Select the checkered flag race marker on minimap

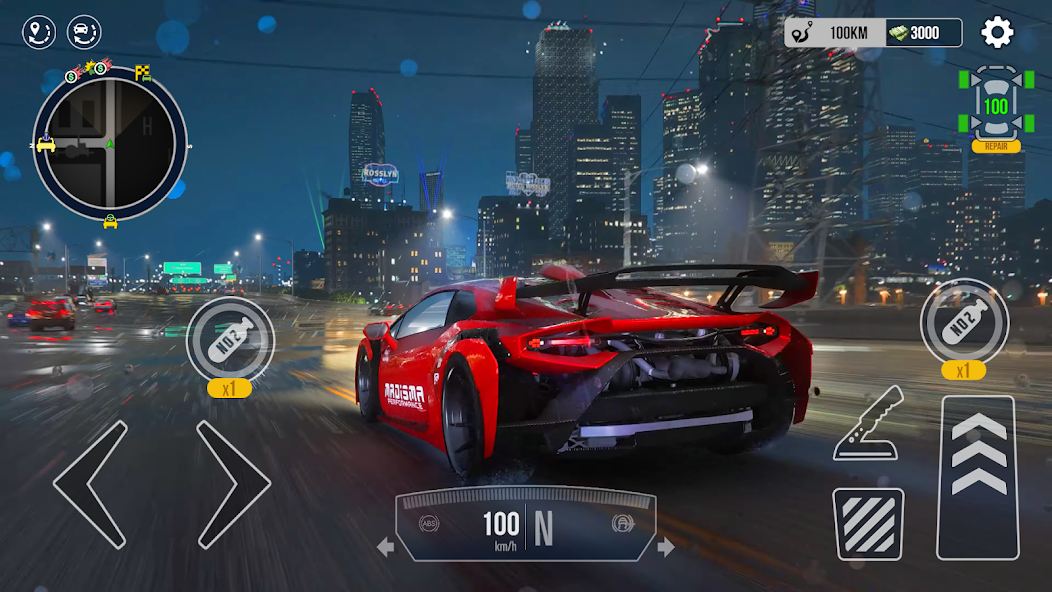tap(143, 72)
